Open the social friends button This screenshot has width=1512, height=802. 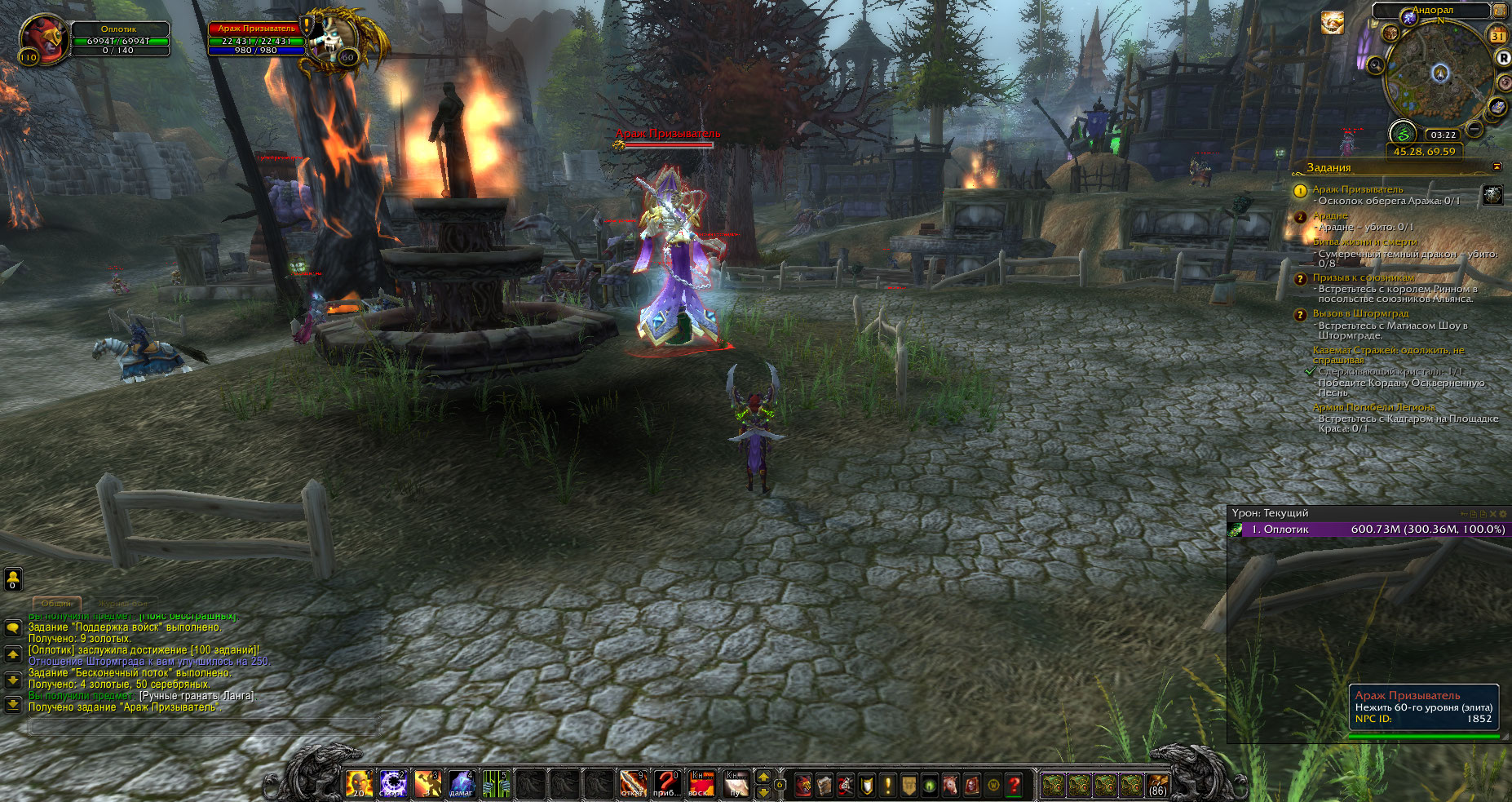[x=13, y=578]
